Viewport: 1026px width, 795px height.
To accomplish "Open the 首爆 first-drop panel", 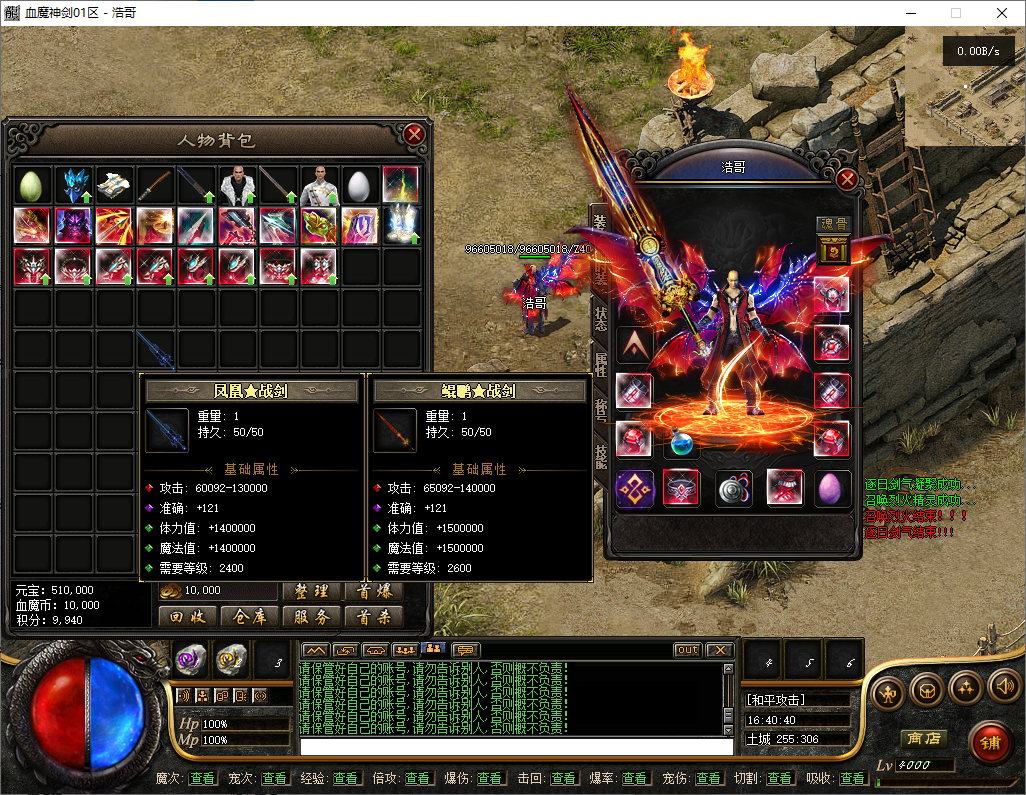I will [373, 591].
